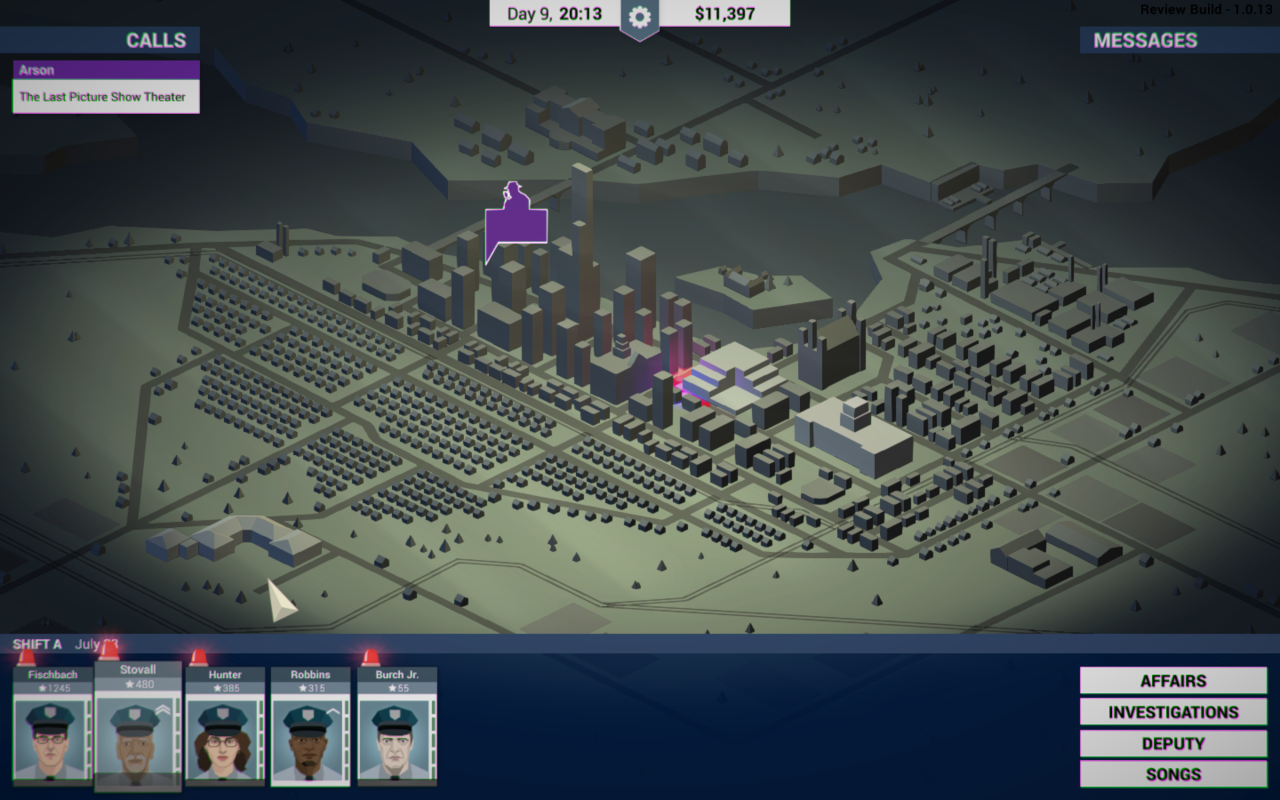Choose officer Hunter's portrait
Screen dimensions: 1280x800
click(x=225, y=738)
